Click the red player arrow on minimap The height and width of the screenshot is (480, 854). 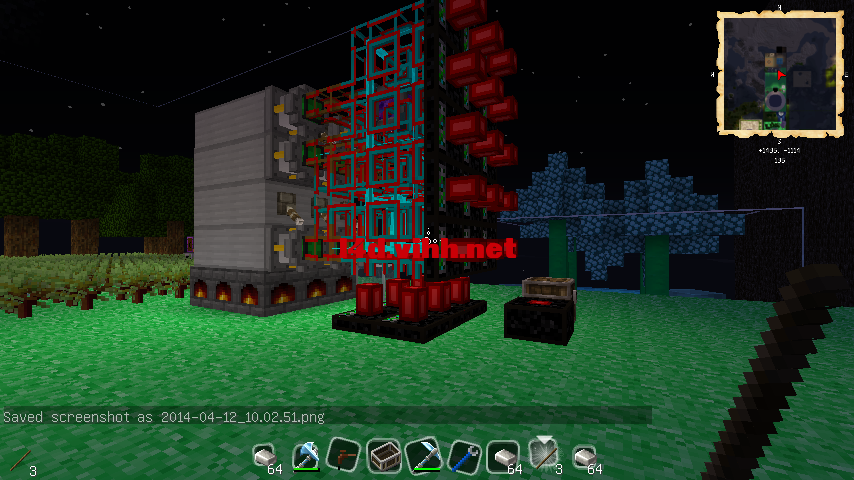780,74
